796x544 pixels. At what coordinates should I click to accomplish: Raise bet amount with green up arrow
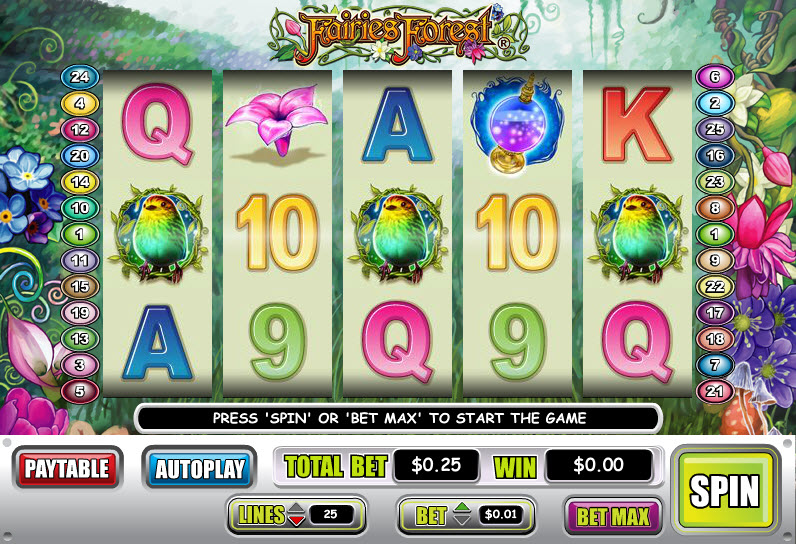pyautogui.click(x=460, y=509)
